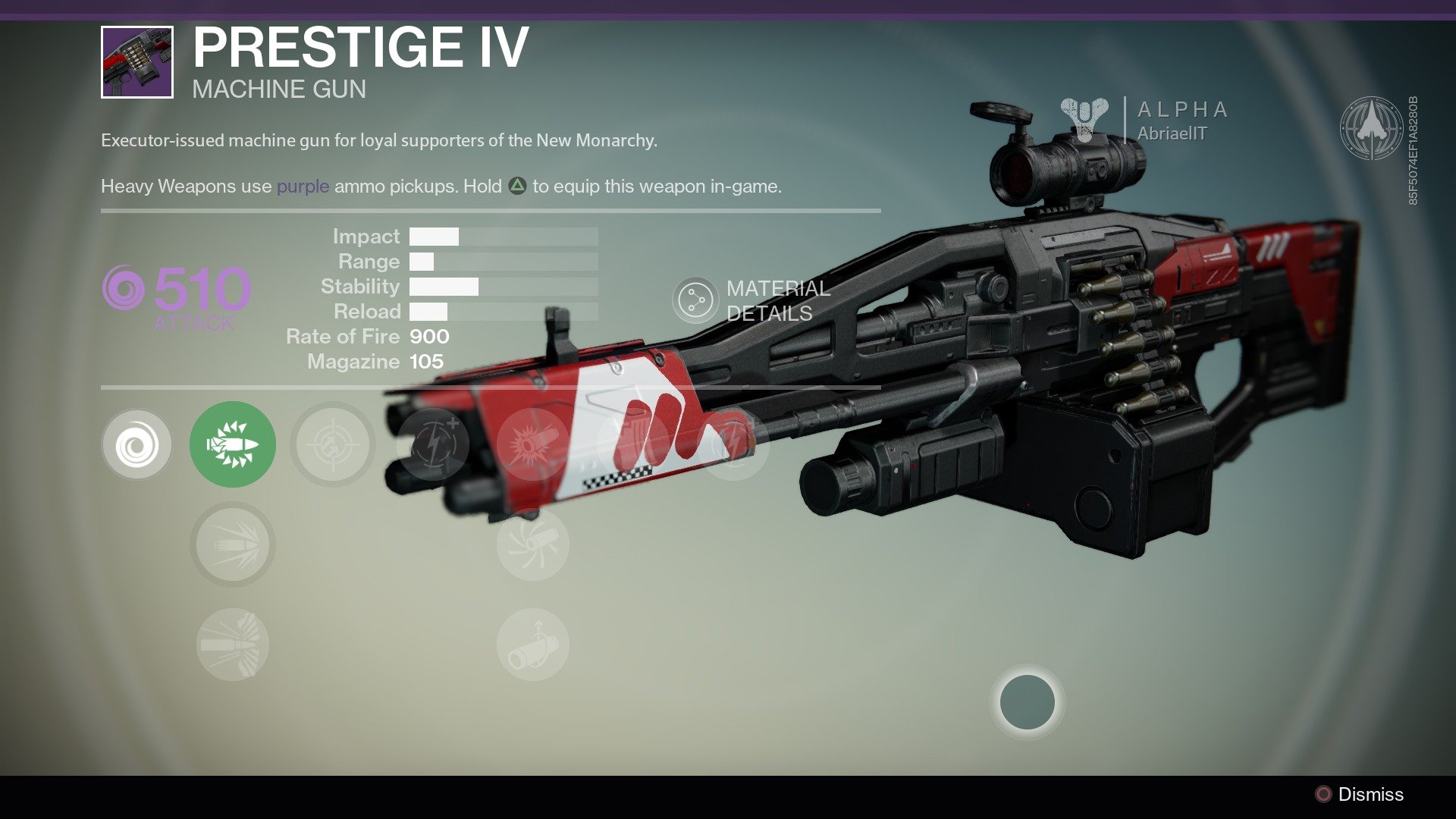The image size is (1456, 819).
Task: Click the purple ammo text link
Action: point(302,185)
